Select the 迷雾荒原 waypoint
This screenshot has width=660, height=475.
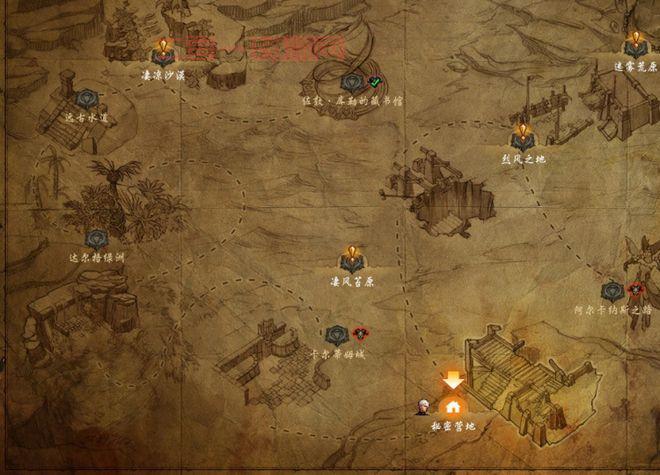(x=635, y=47)
